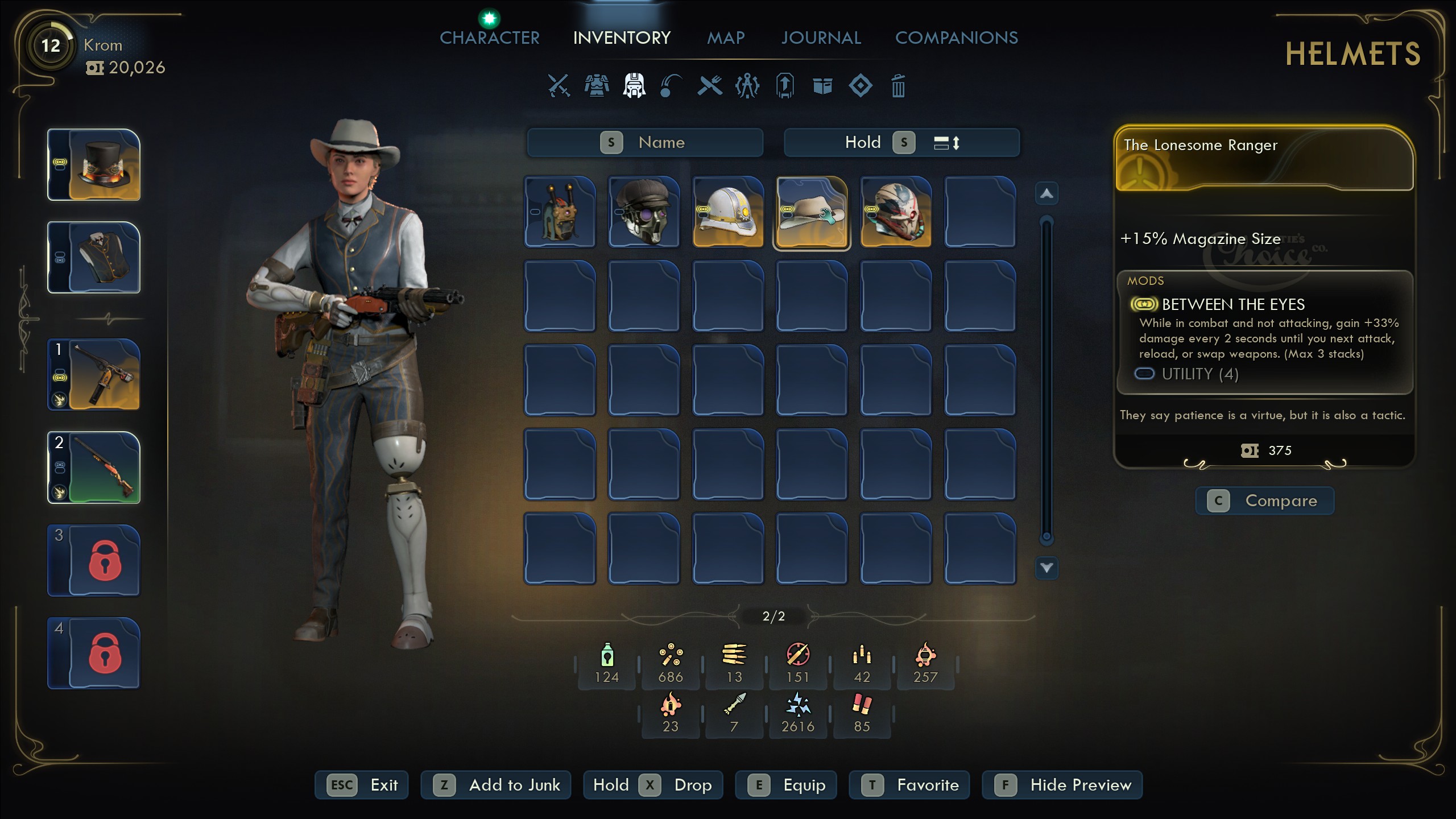1456x819 pixels.
Task: Toggle sort by Name
Action: tap(644, 142)
